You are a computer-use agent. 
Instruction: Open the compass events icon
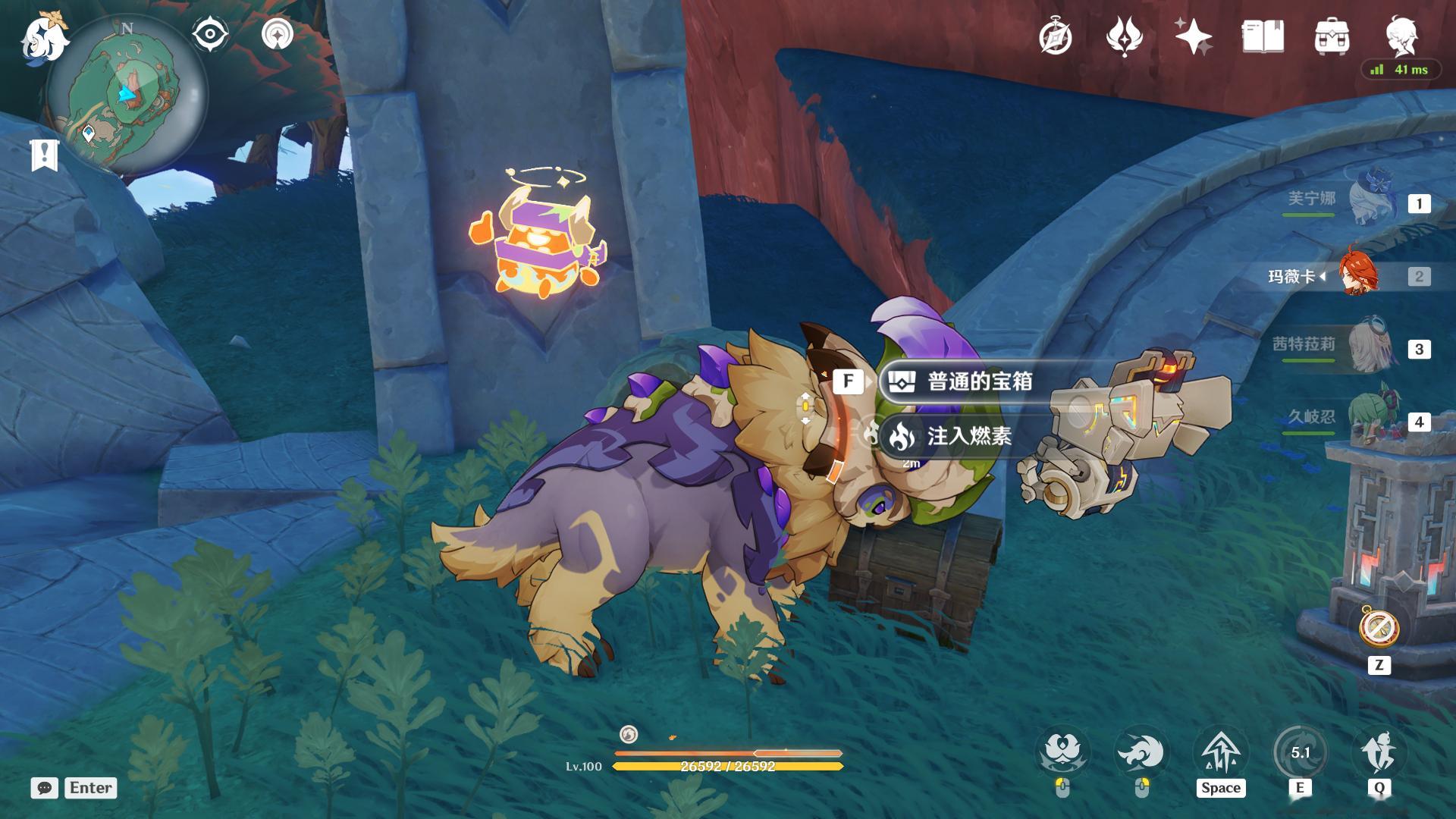(x=1055, y=36)
